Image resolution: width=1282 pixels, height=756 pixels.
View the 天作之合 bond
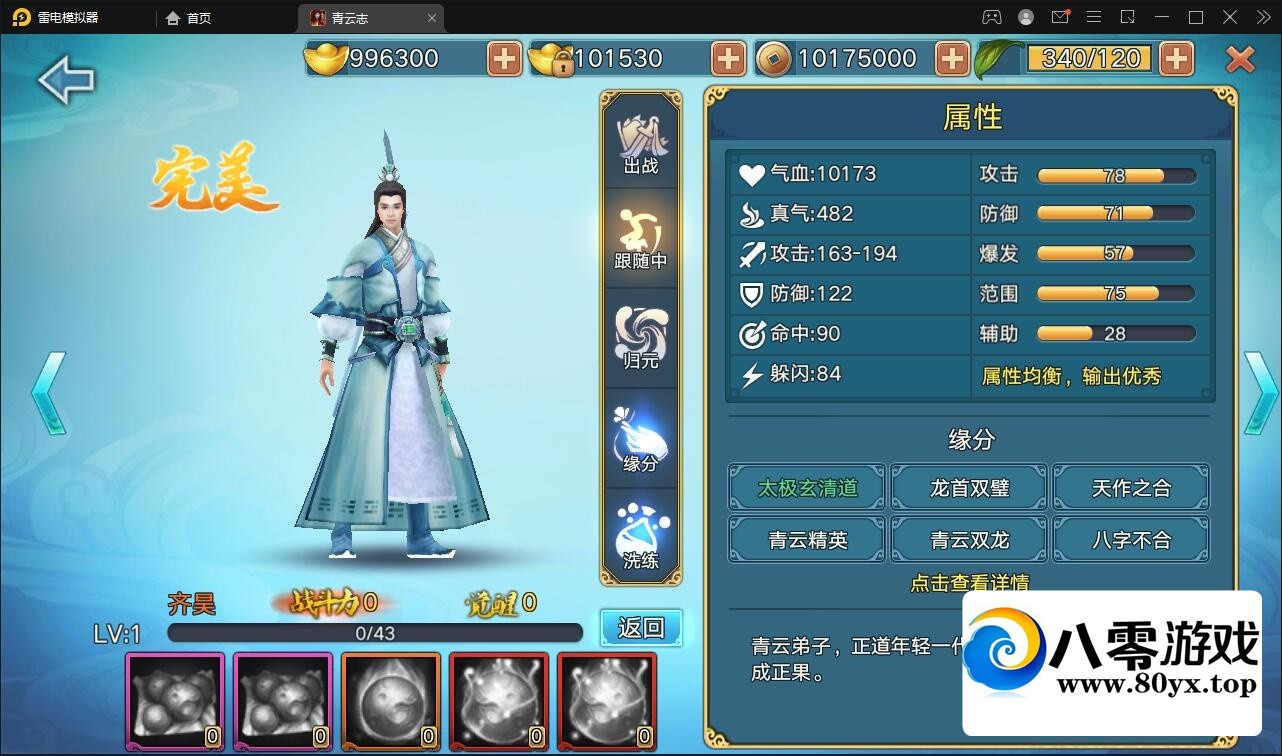coord(1131,488)
